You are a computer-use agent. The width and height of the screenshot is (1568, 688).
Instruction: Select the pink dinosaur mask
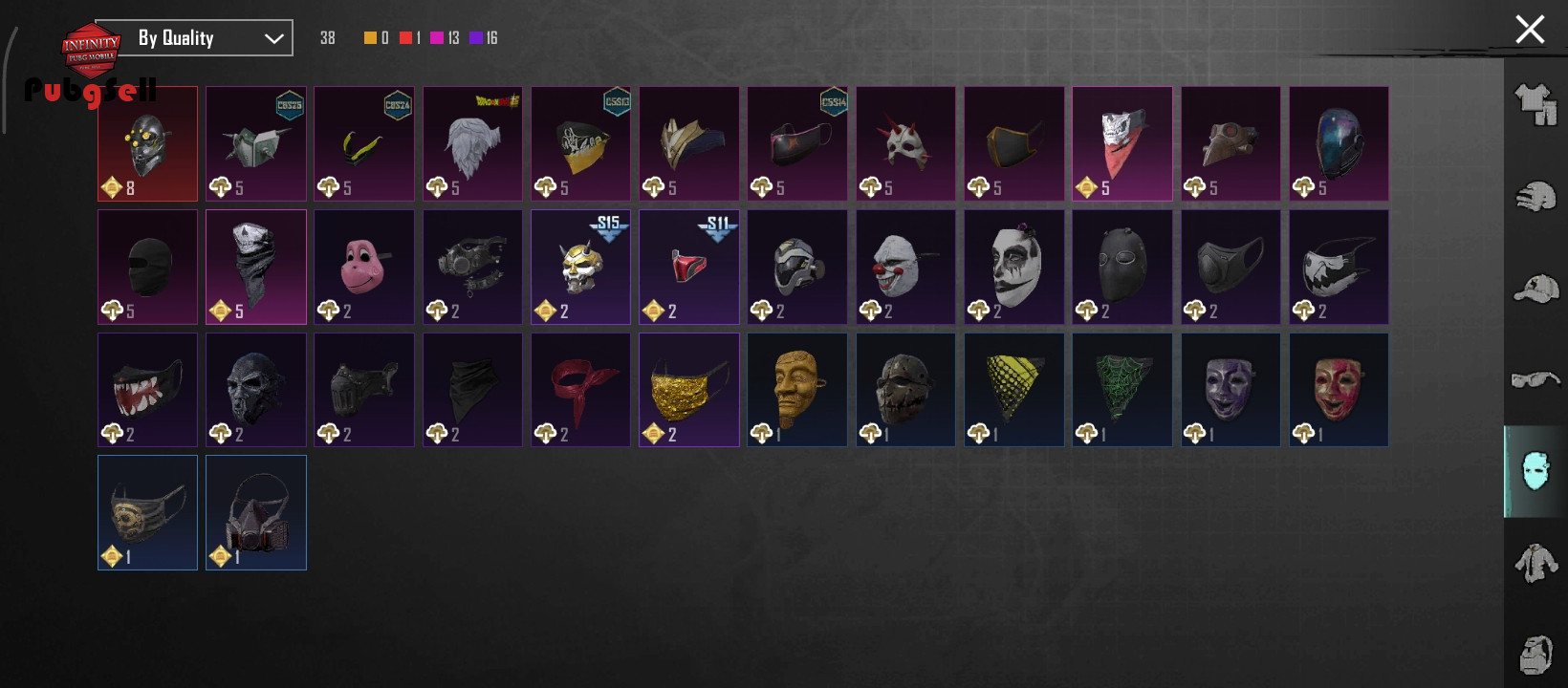[364, 267]
